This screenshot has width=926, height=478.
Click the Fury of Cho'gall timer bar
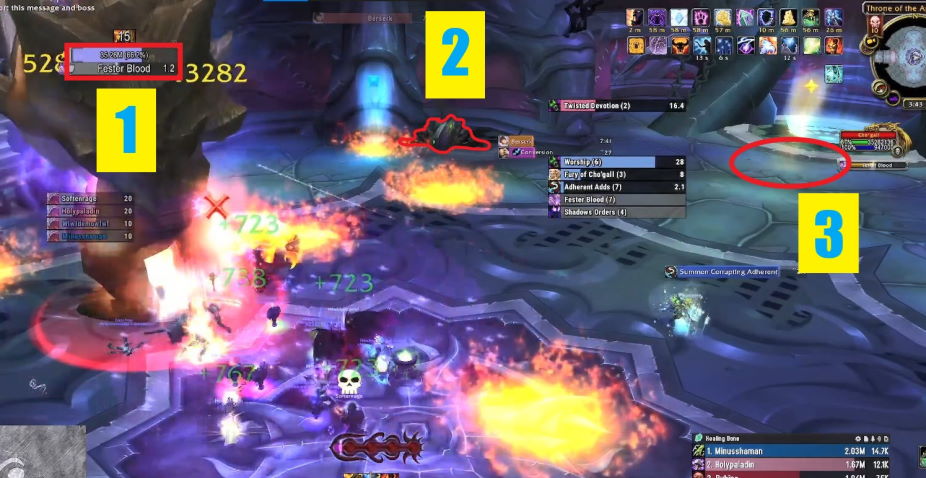click(617, 174)
